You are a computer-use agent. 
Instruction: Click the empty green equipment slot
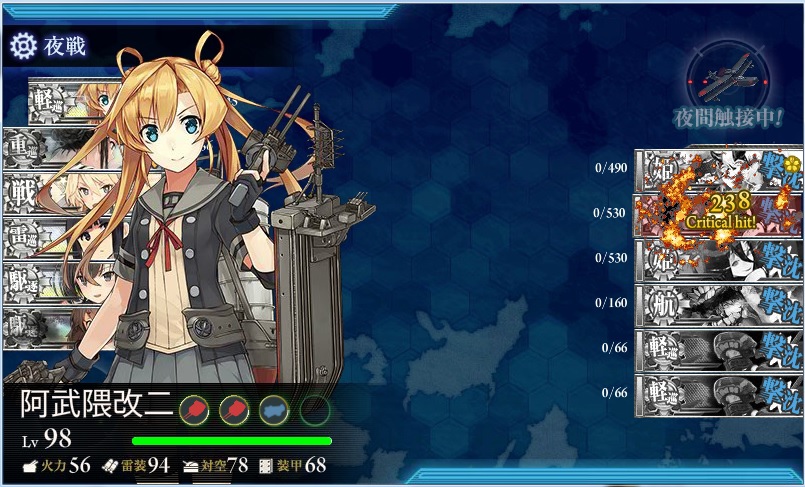click(314, 409)
